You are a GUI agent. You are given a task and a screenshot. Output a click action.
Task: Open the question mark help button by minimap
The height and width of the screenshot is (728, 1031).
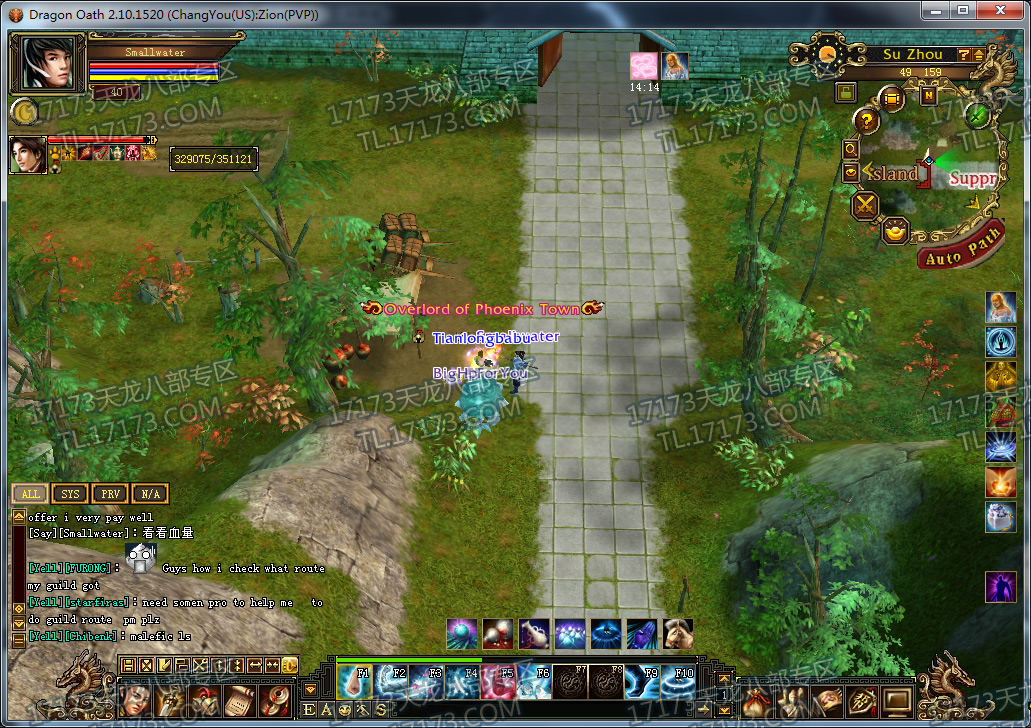tap(866, 122)
